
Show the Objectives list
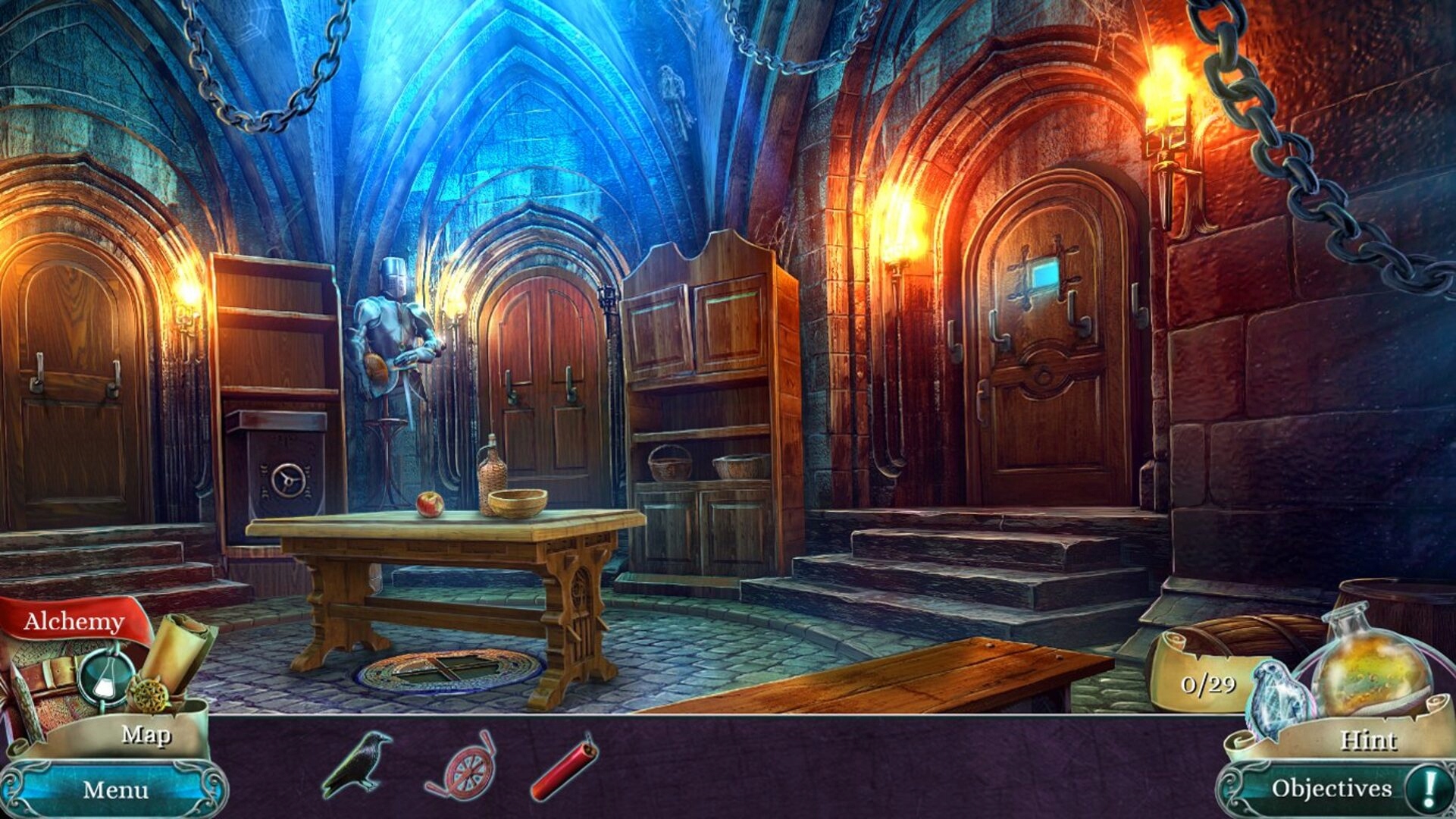[x=1331, y=789]
